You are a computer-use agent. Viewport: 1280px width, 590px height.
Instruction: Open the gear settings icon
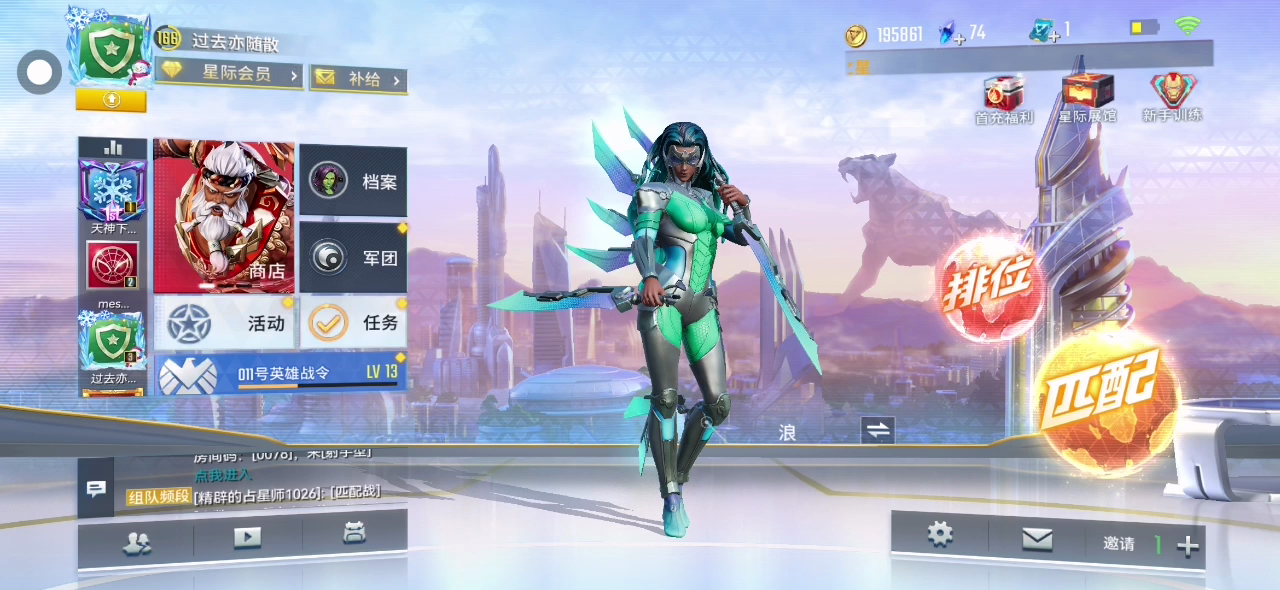pyautogui.click(x=940, y=534)
